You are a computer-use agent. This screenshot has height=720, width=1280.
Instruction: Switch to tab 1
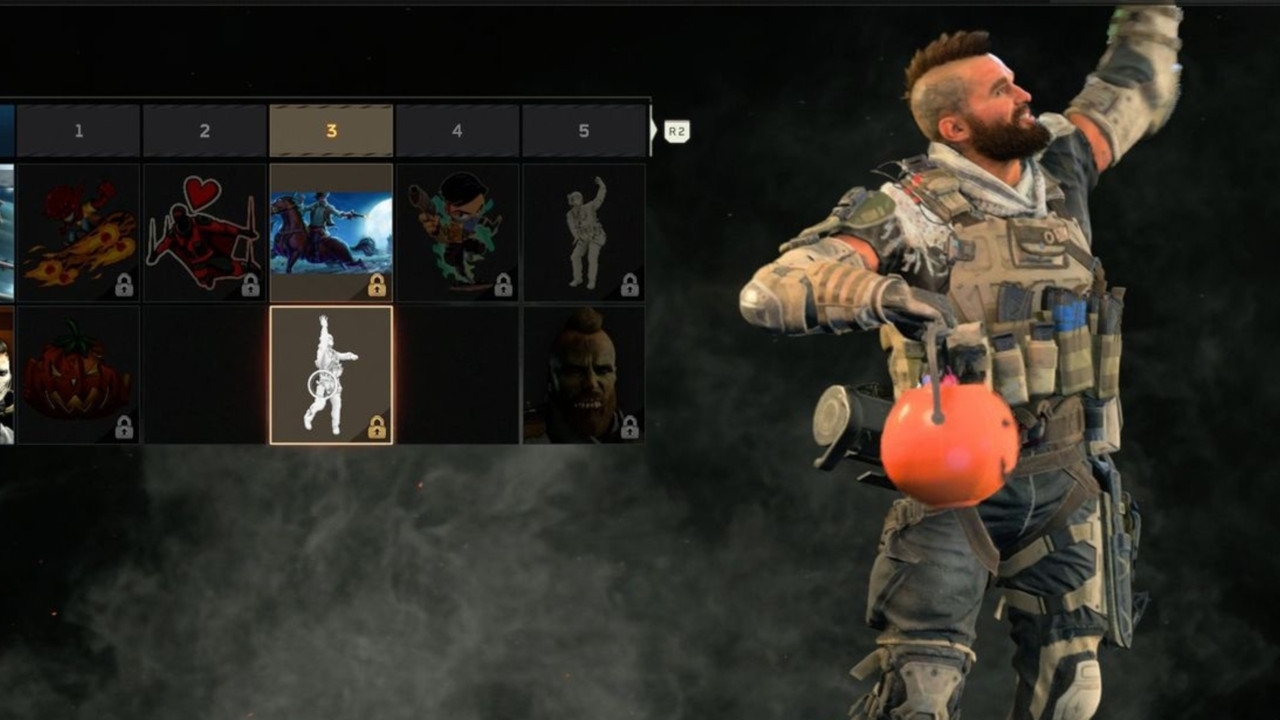click(80, 128)
